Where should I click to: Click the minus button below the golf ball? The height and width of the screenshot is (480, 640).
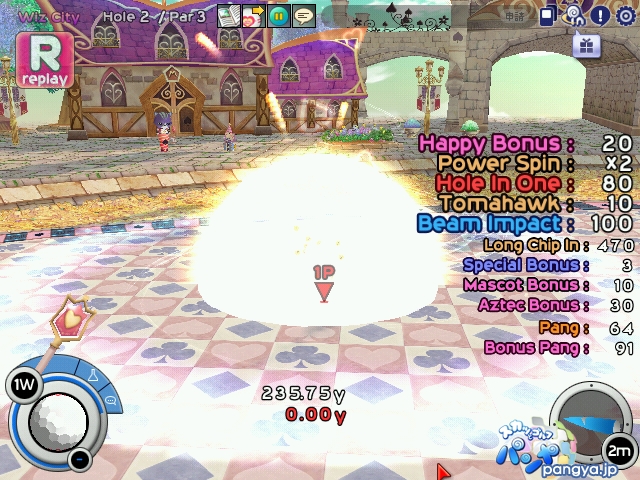click(x=80, y=459)
